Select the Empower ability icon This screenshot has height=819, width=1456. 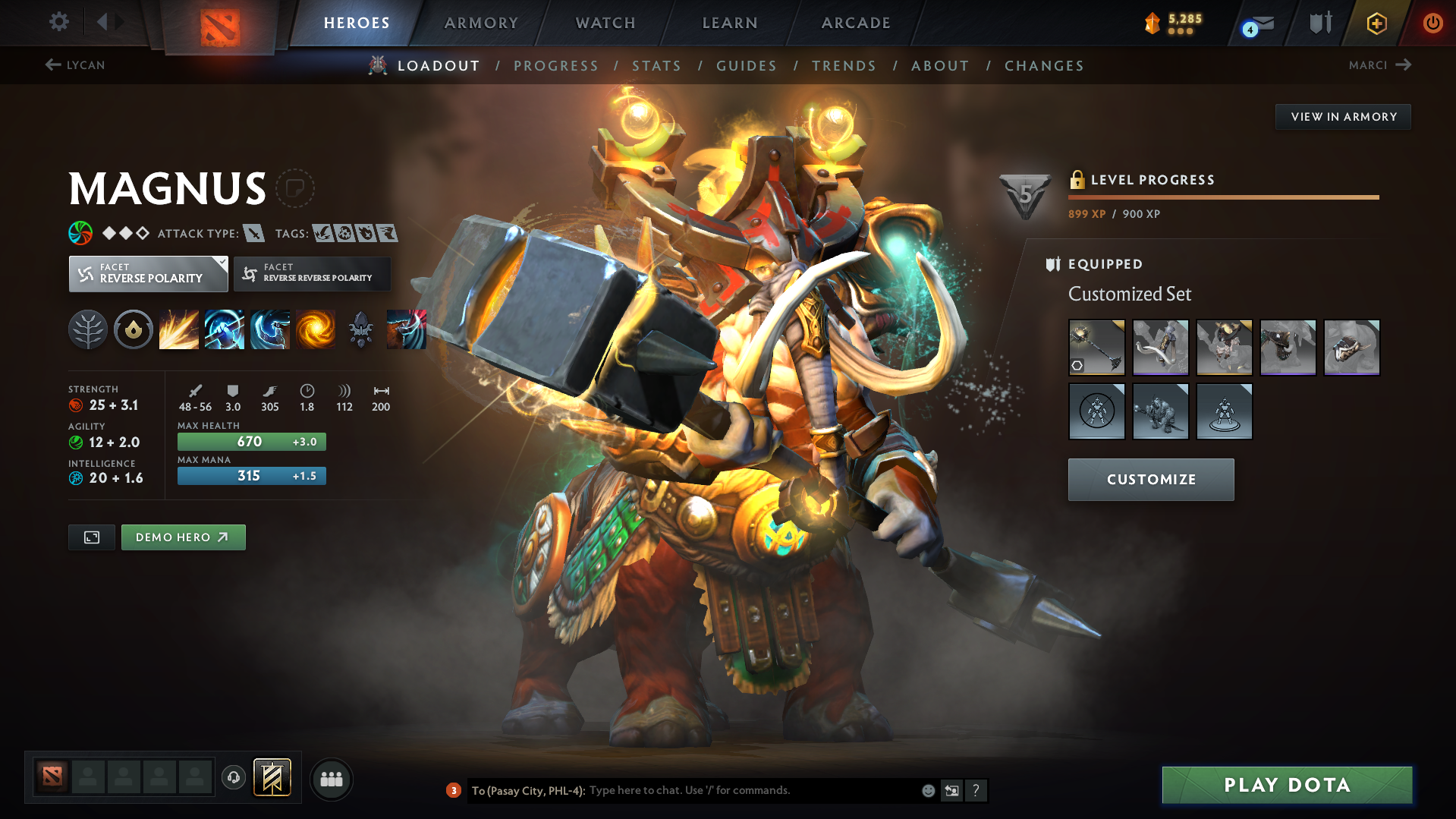click(x=225, y=329)
